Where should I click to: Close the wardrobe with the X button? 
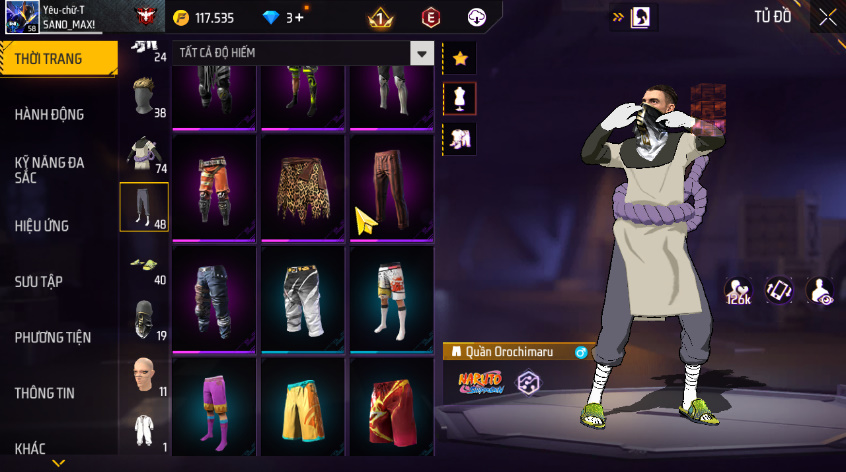point(827,17)
